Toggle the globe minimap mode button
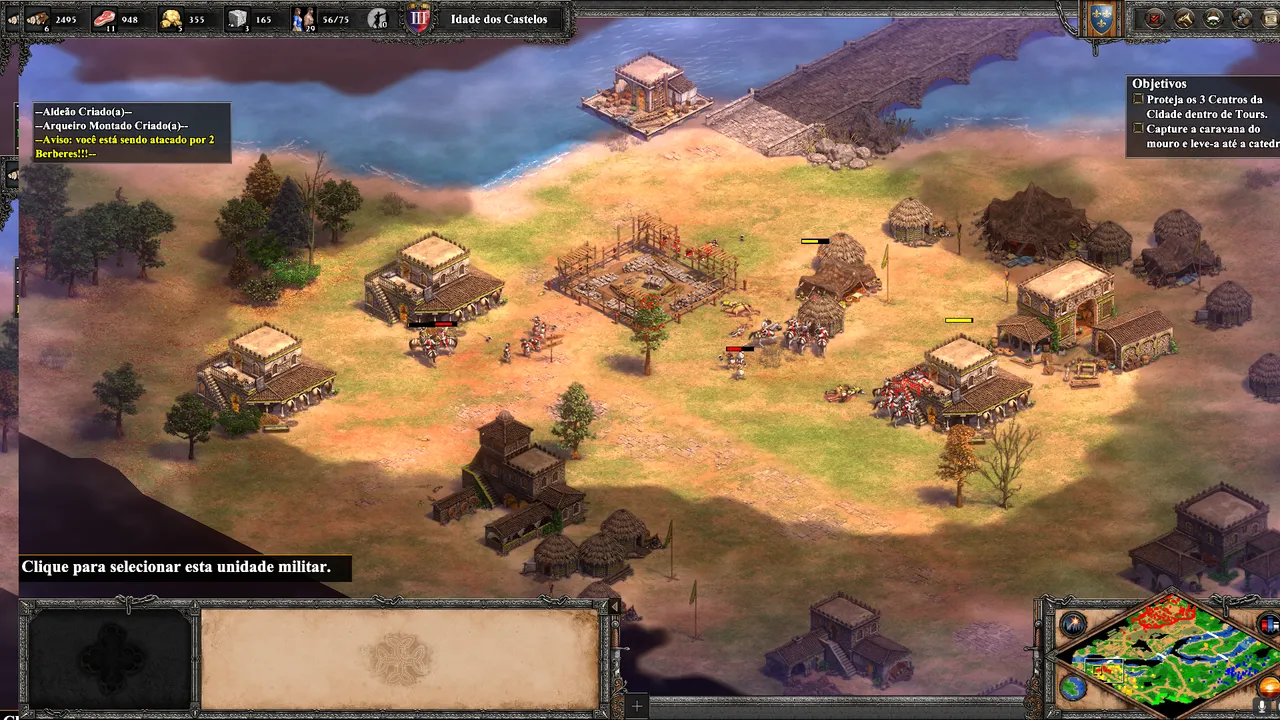The width and height of the screenshot is (1280, 720). tap(1073, 688)
